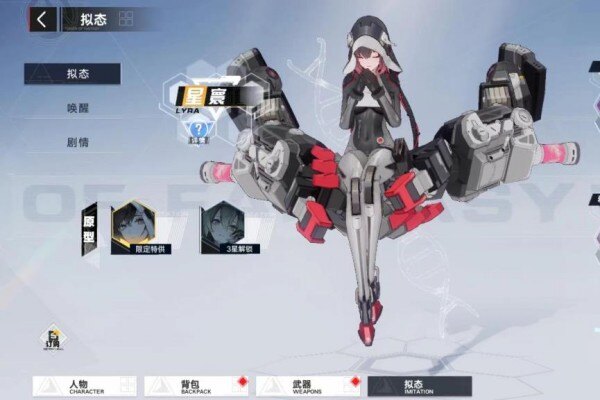The height and width of the screenshot is (400, 600).
Task: Click the grid icon beside the 拟态 title
Action: pyautogui.click(x=126, y=19)
